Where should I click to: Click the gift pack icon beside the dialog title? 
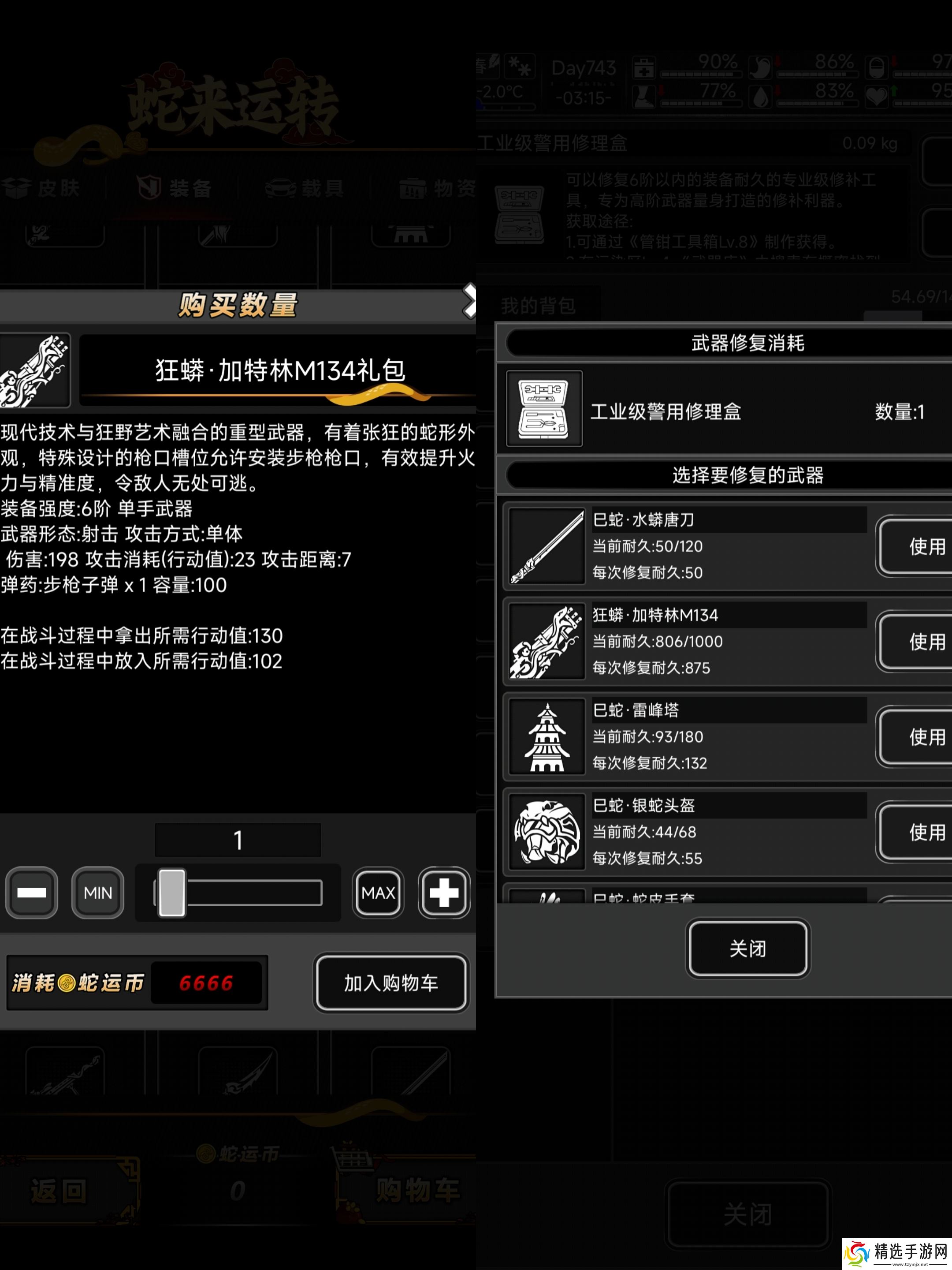coord(34,370)
